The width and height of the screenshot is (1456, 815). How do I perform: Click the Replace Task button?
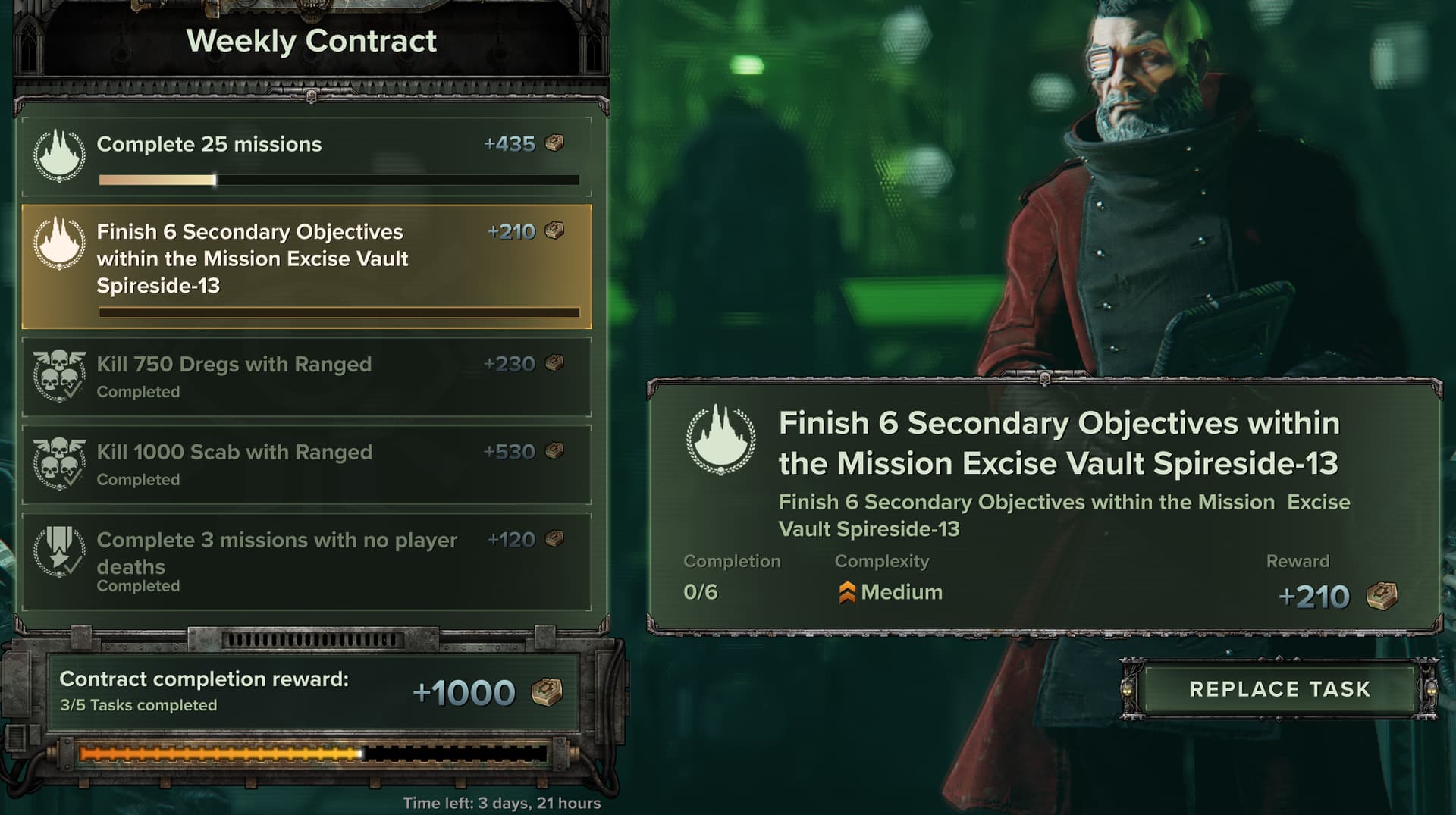pos(1279,688)
